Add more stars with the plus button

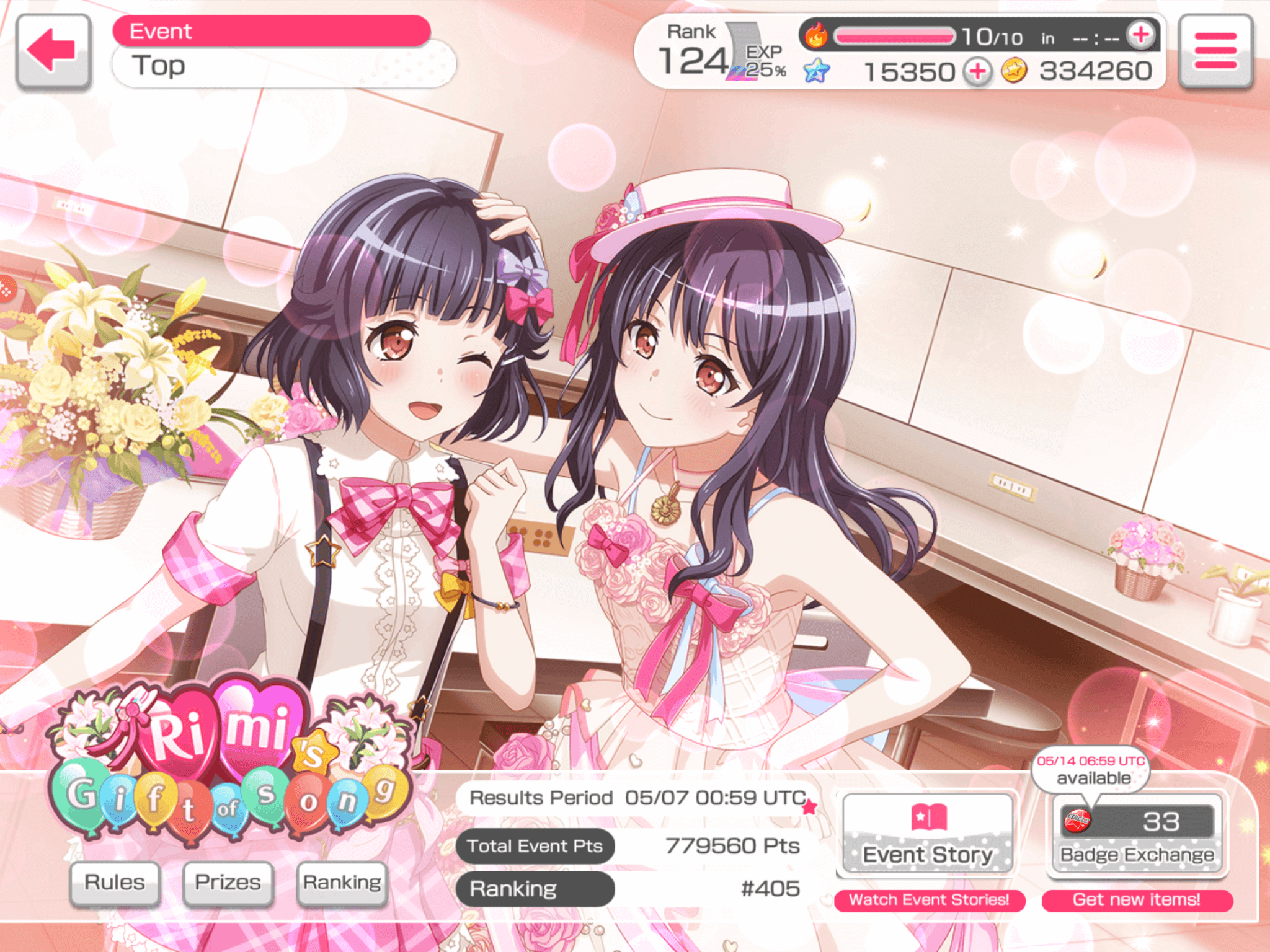click(978, 72)
